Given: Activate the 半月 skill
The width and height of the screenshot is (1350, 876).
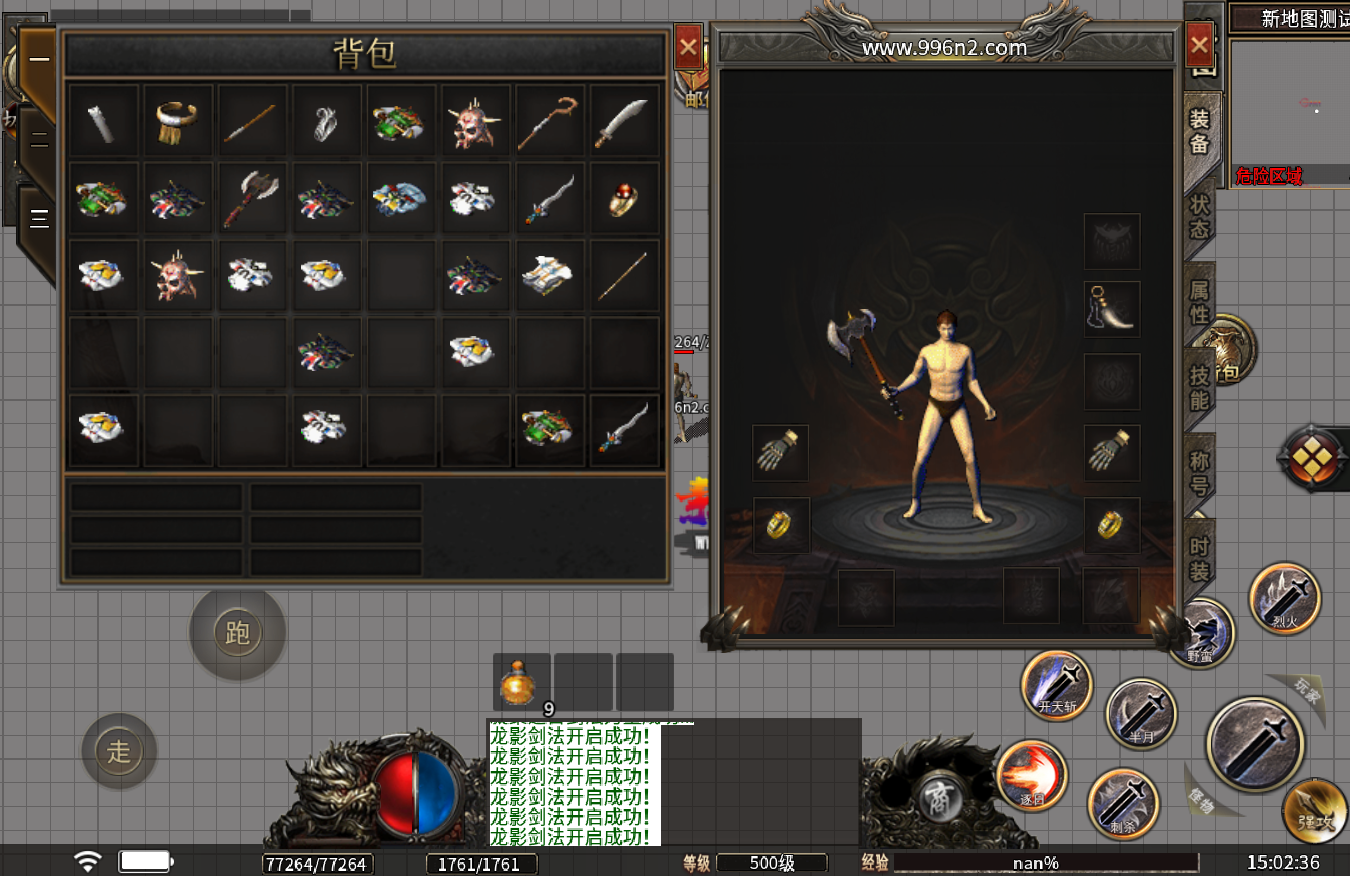Looking at the screenshot, I should [x=1141, y=714].
